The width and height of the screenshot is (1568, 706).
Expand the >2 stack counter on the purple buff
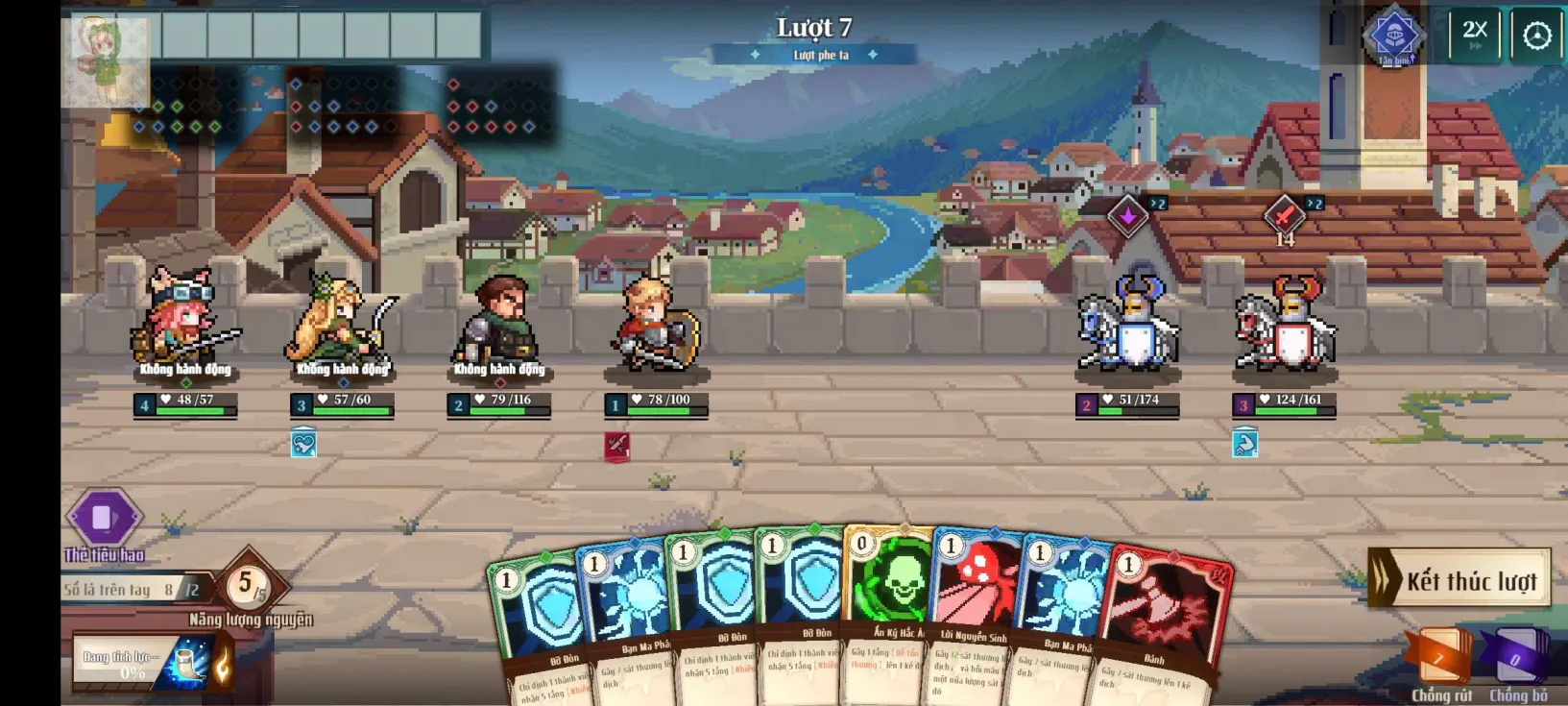pyautogui.click(x=1157, y=204)
